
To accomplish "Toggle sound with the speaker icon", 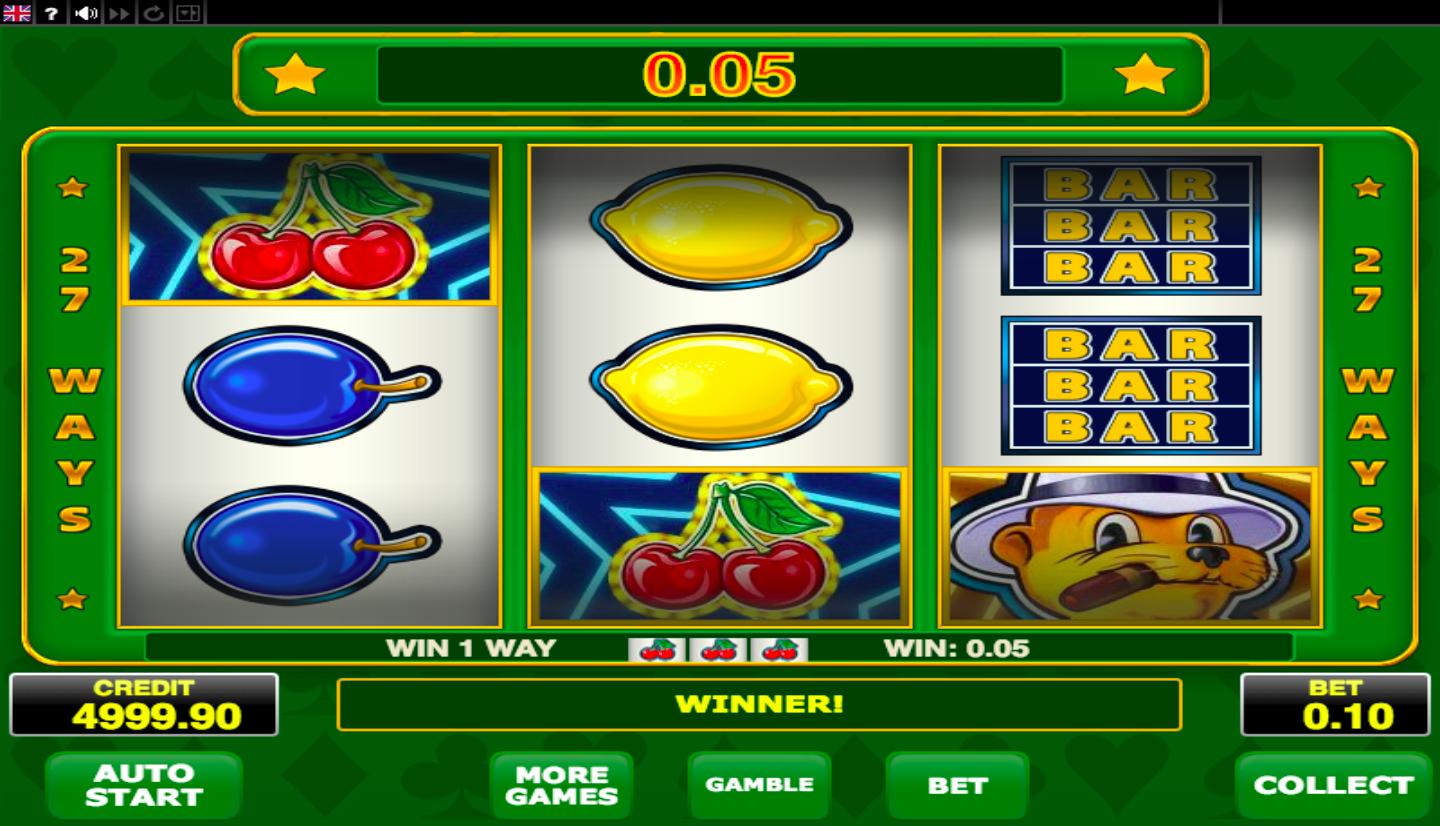I will click(x=86, y=13).
